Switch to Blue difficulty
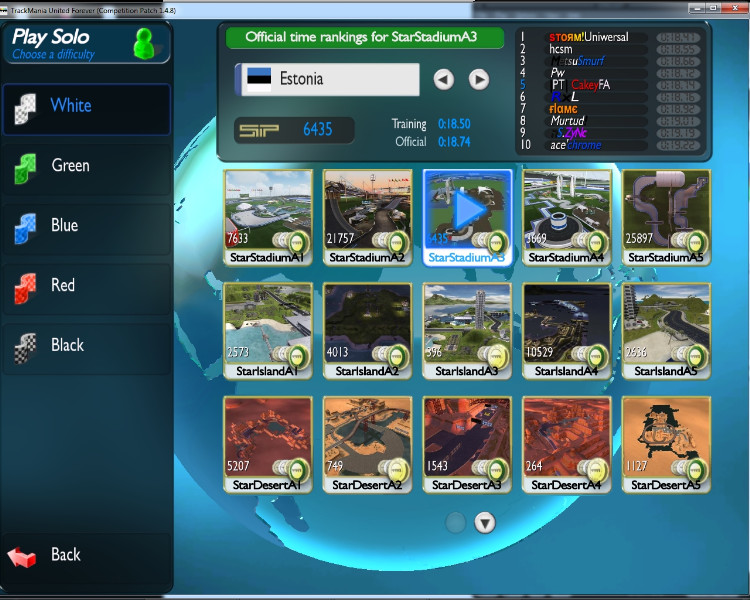 pos(85,226)
